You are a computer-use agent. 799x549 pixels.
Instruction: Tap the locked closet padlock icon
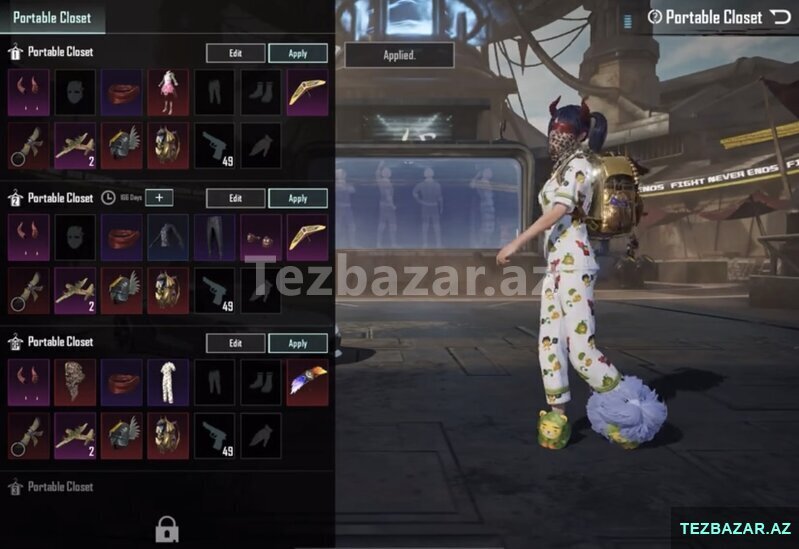[167, 529]
